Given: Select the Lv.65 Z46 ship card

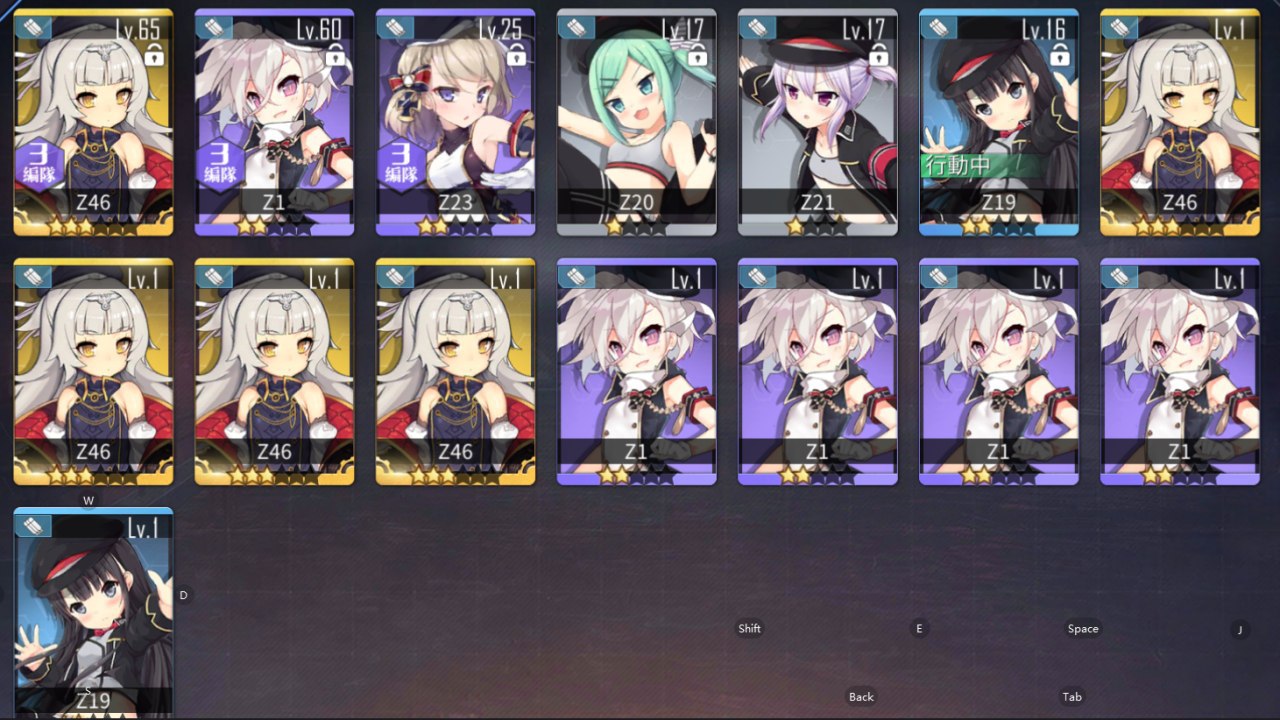Looking at the screenshot, I should tap(93, 122).
